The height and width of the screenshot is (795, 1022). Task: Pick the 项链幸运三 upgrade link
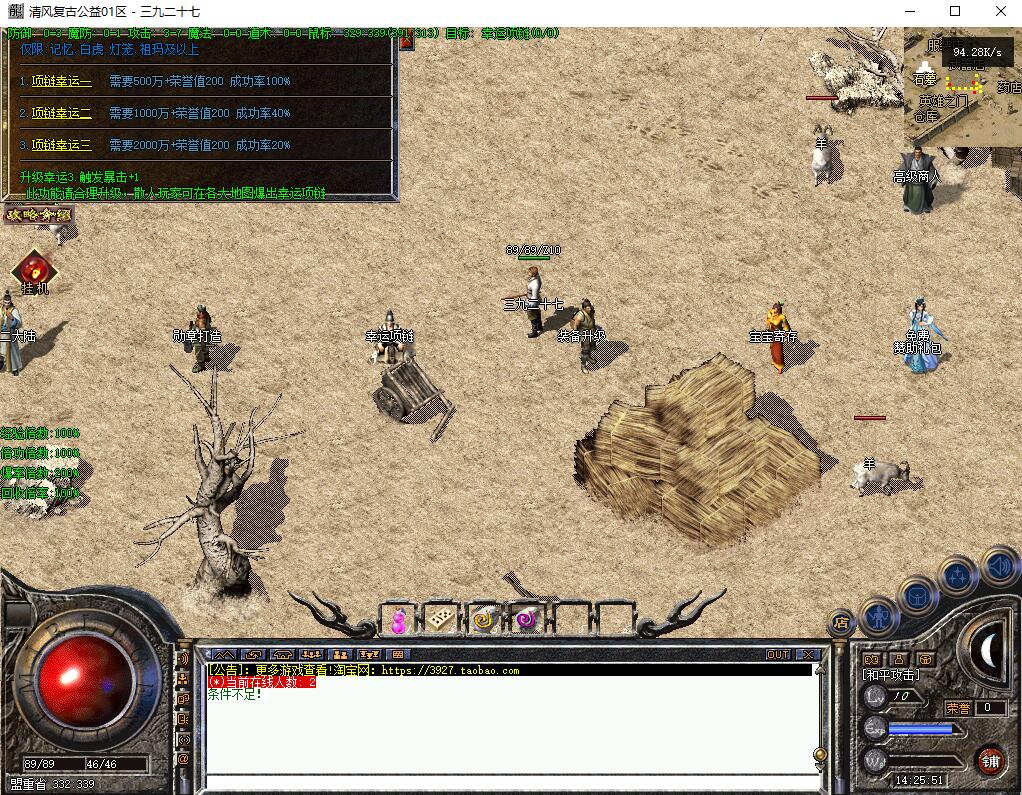coord(61,146)
